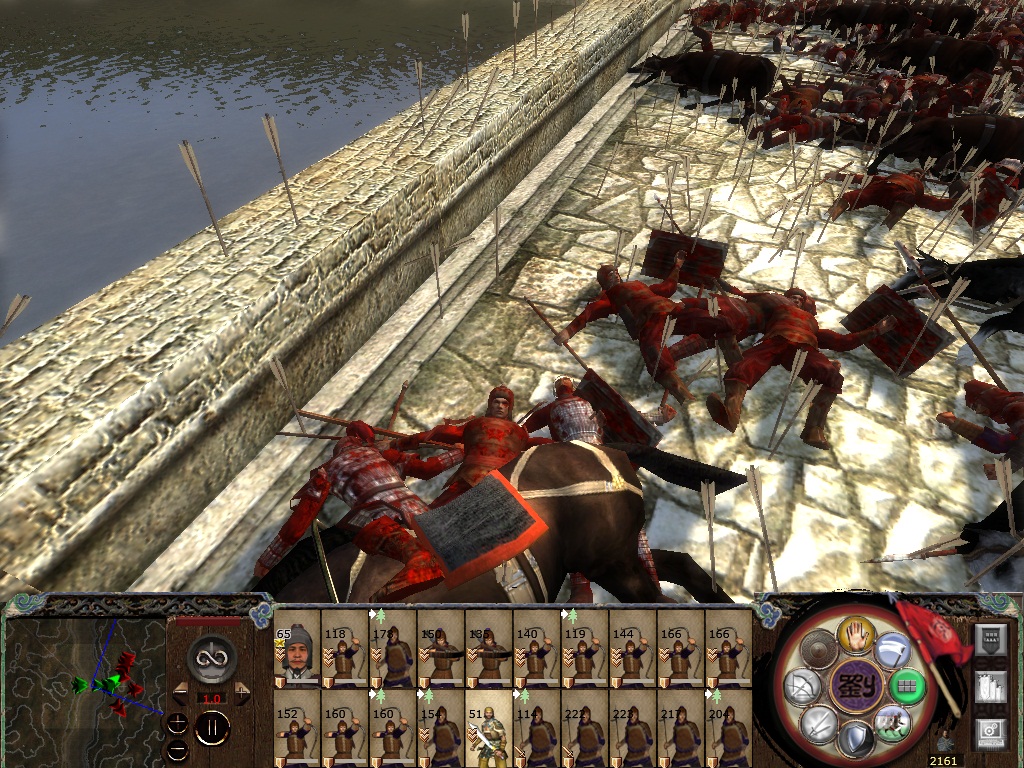The height and width of the screenshot is (768, 1024).
Task: Pause the battle
Action: coord(212,728)
